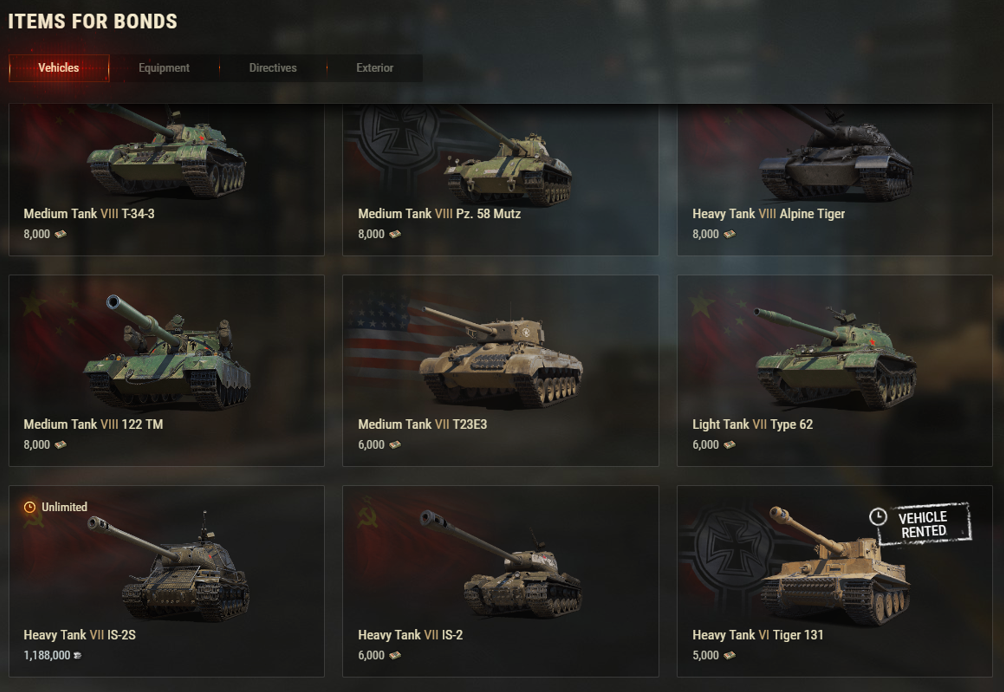
Task: Switch to the Exterior tab
Action: (x=375, y=68)
